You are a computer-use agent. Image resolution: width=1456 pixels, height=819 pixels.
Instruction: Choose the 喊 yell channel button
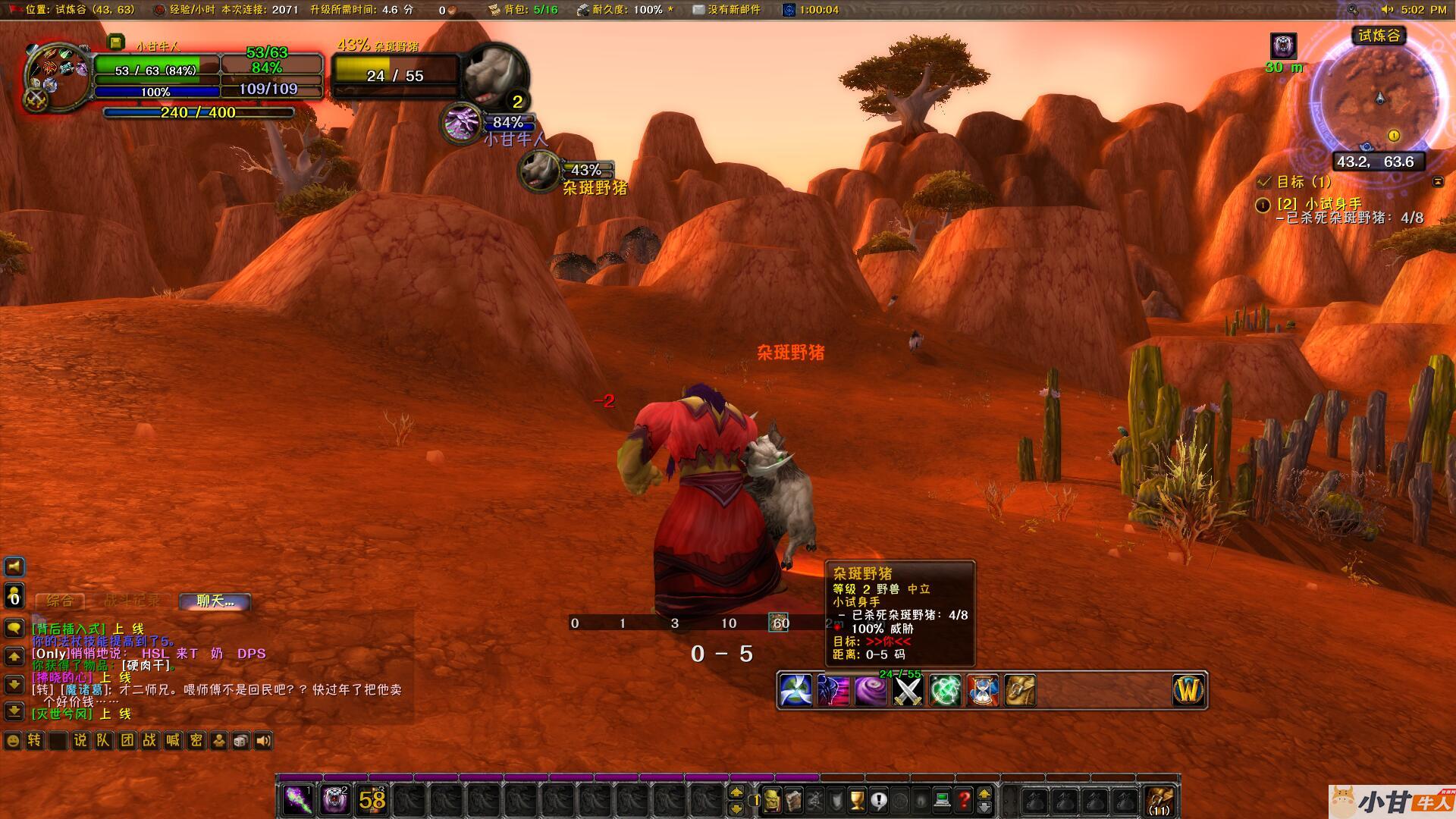click(173, 741)
